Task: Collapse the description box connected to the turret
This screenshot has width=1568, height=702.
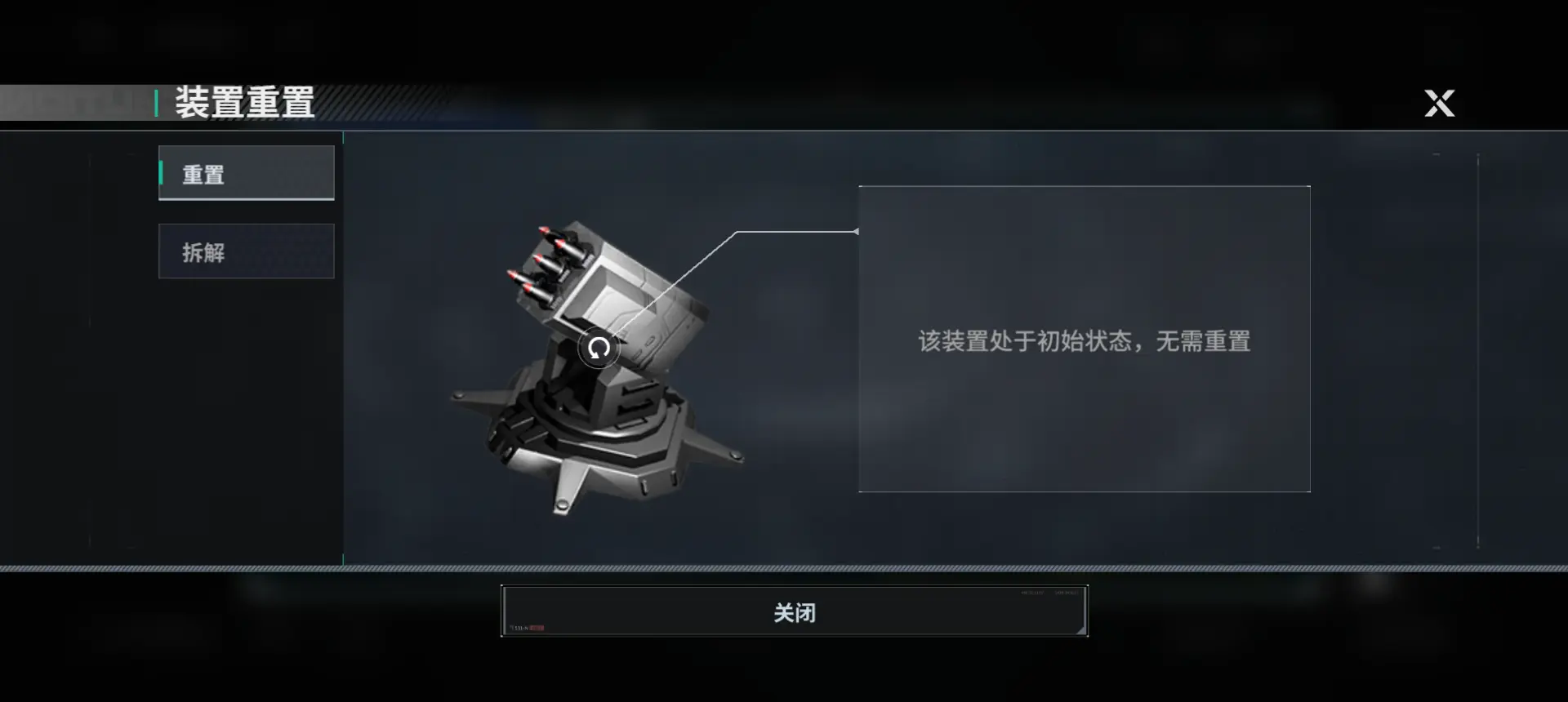Action: tap(1085, 339)
